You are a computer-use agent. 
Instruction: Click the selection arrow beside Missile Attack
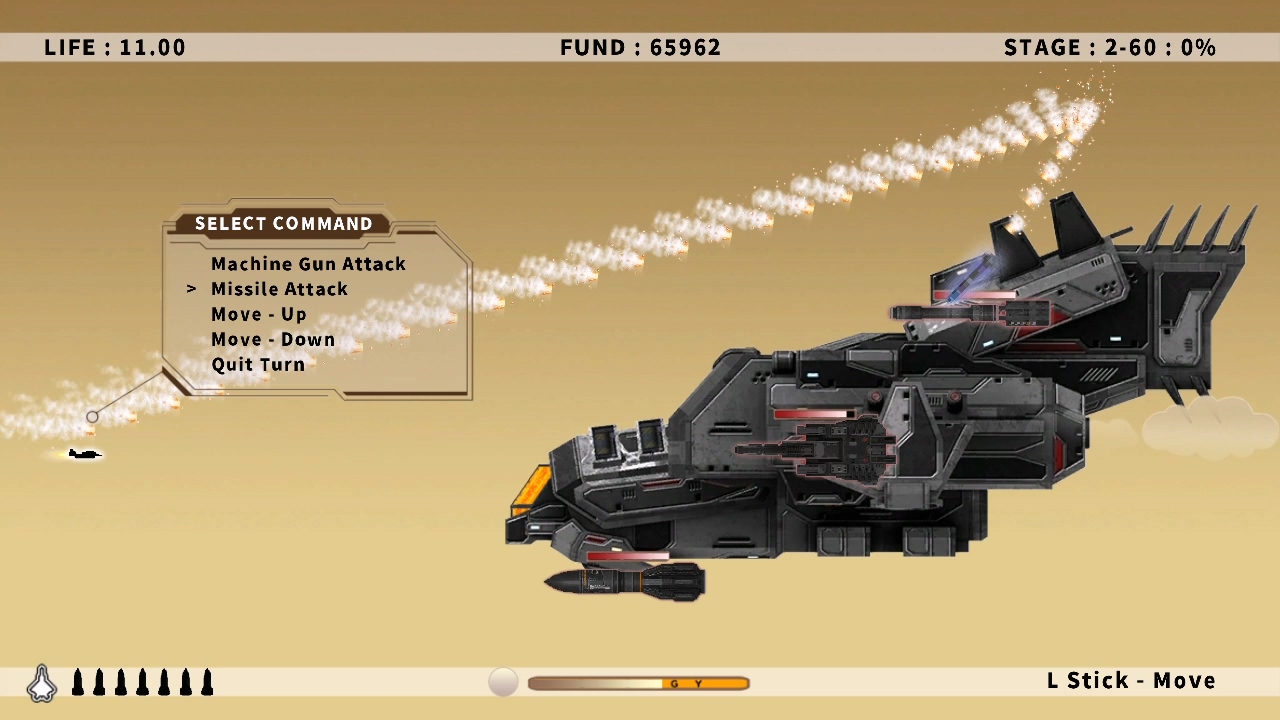[x=191, y=289]
